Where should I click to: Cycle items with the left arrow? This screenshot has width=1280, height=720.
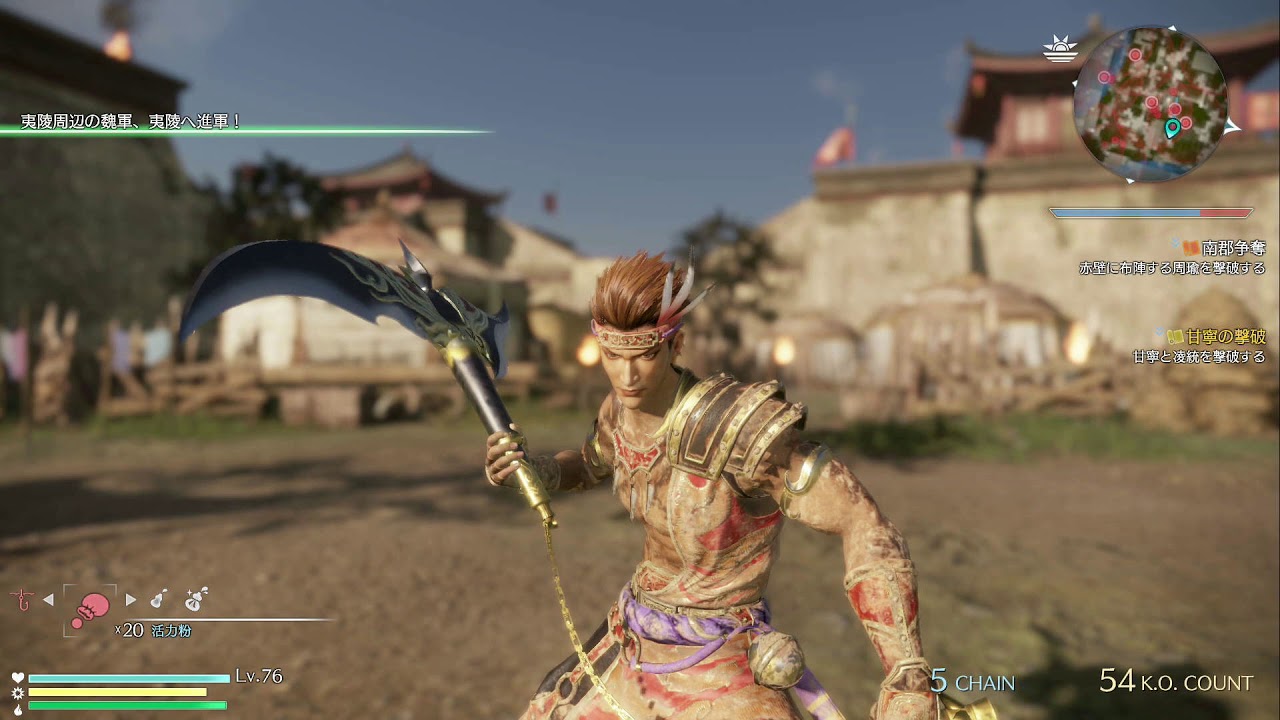48,600
